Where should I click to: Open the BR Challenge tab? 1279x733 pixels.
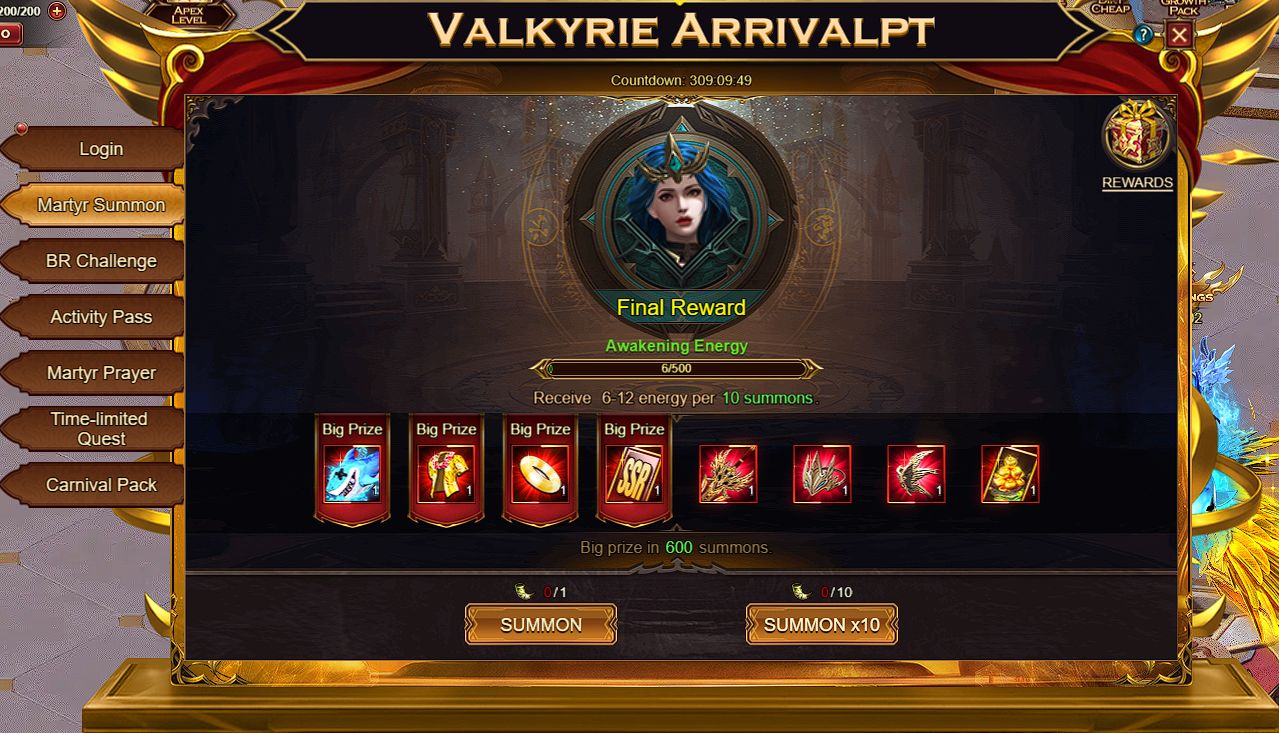100,261
